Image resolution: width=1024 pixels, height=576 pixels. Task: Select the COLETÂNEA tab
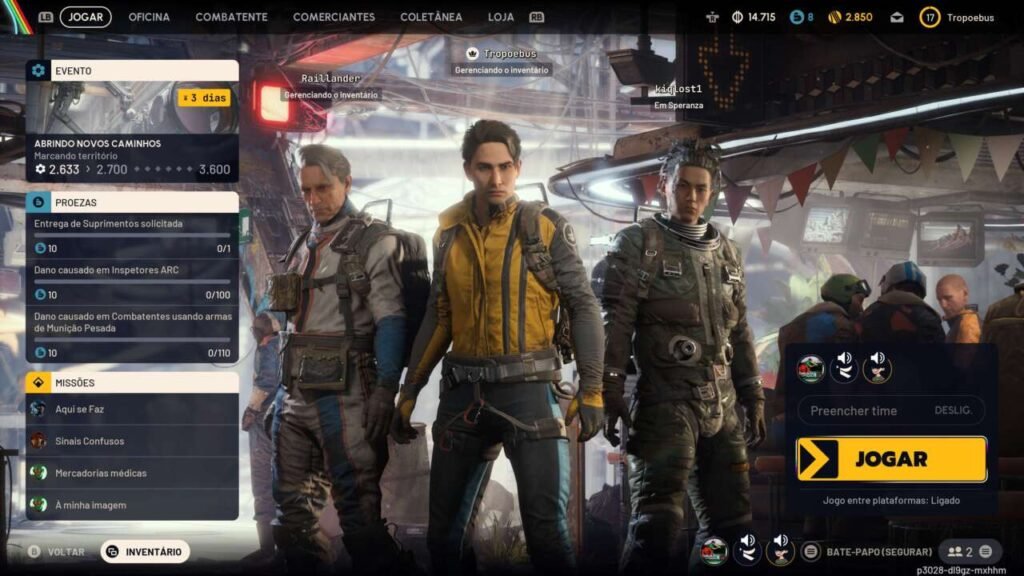(431, 17)
